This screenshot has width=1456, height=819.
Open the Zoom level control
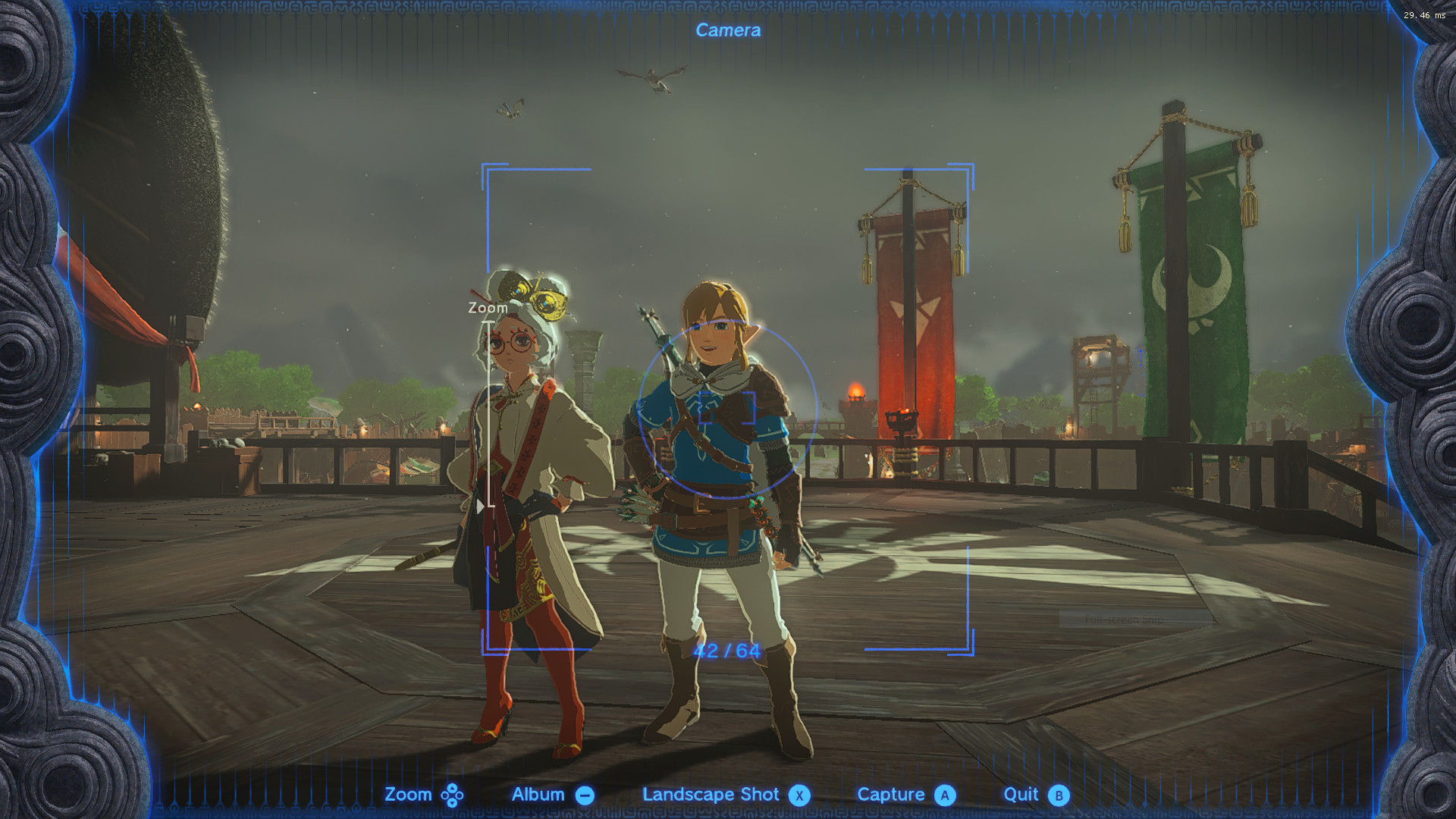tap(453, 795)
